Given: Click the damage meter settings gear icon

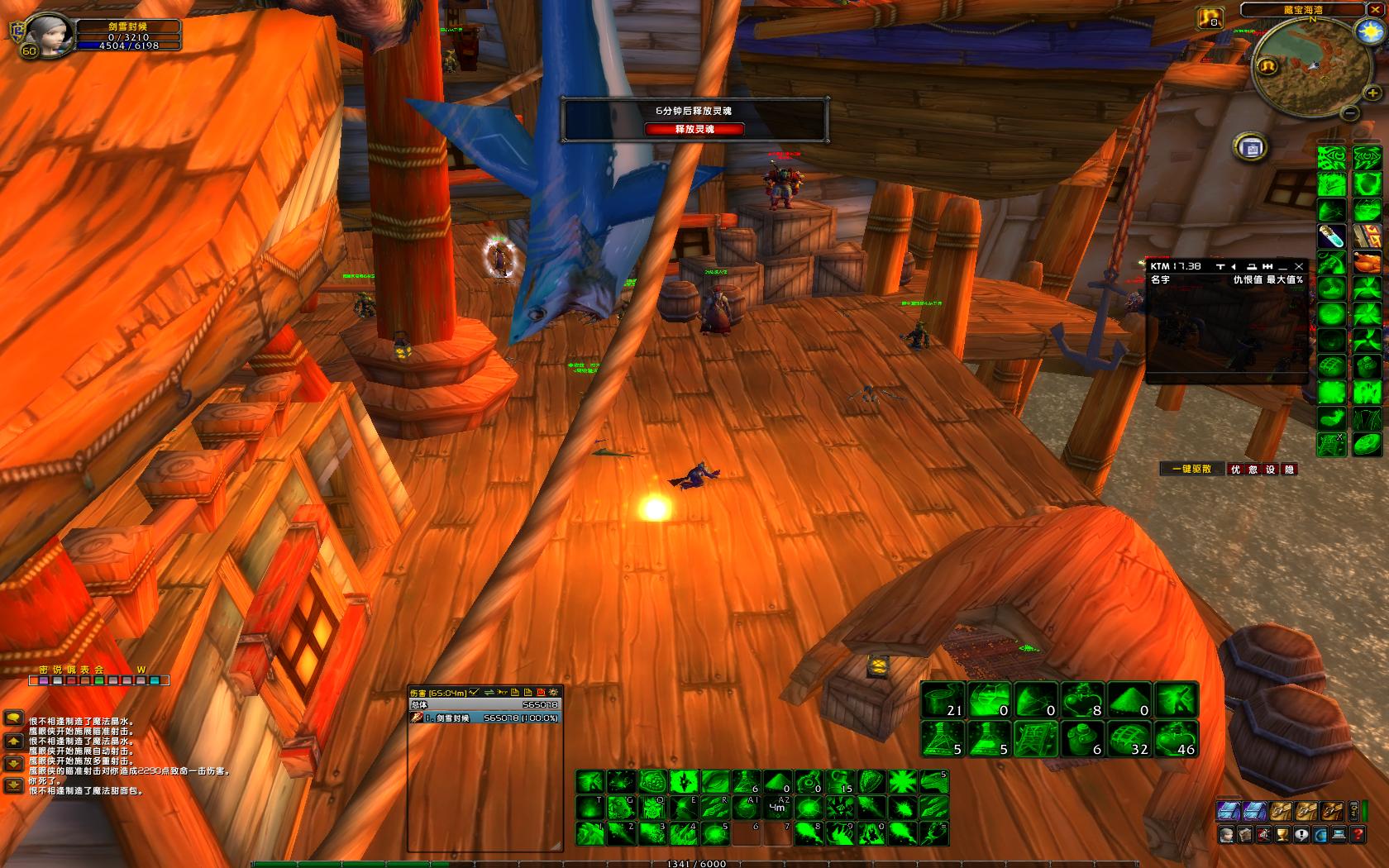Looking at the screenshot, I should pos(553,692).
